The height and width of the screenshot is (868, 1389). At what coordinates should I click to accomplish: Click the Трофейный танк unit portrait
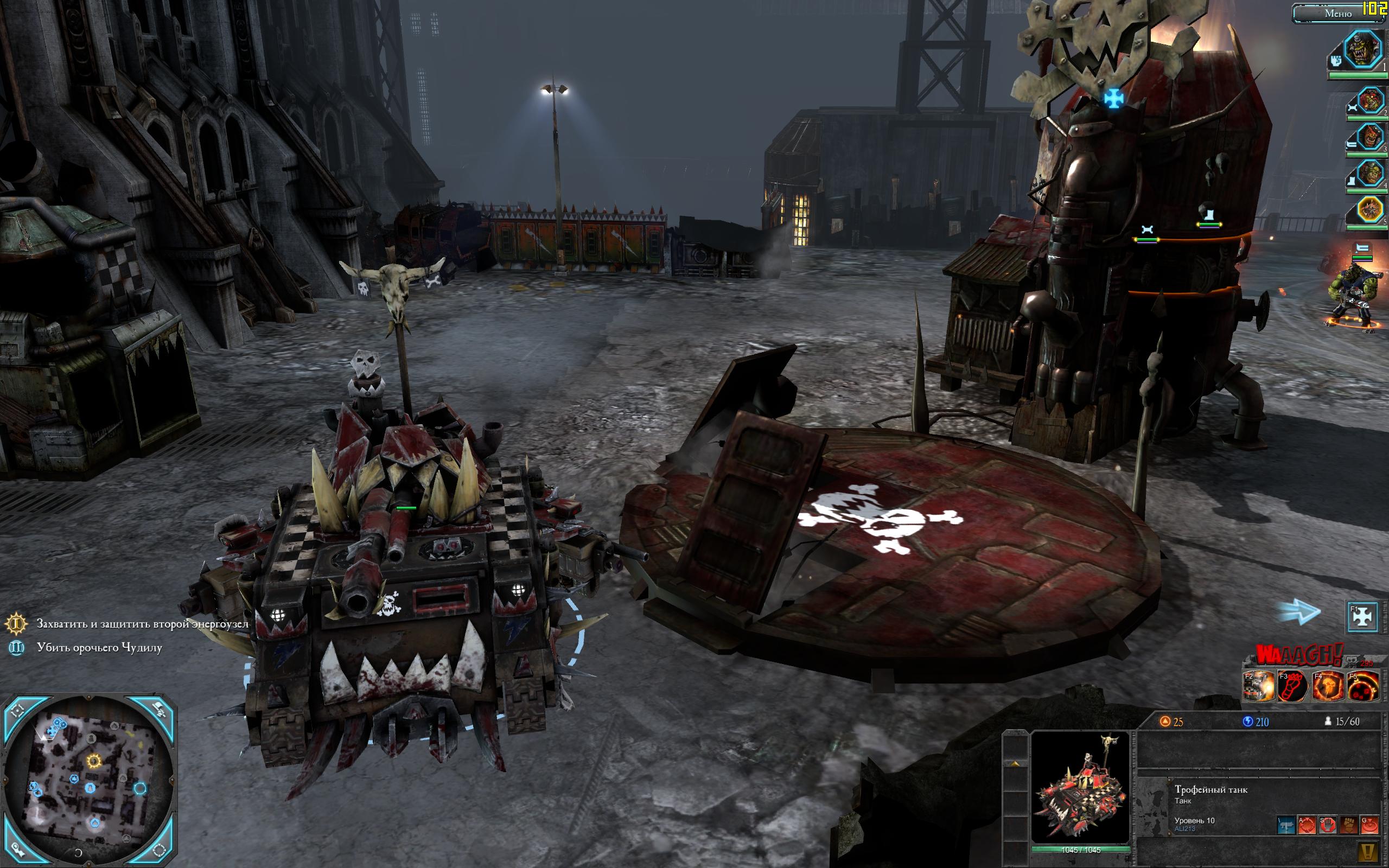click(1080, 787)
